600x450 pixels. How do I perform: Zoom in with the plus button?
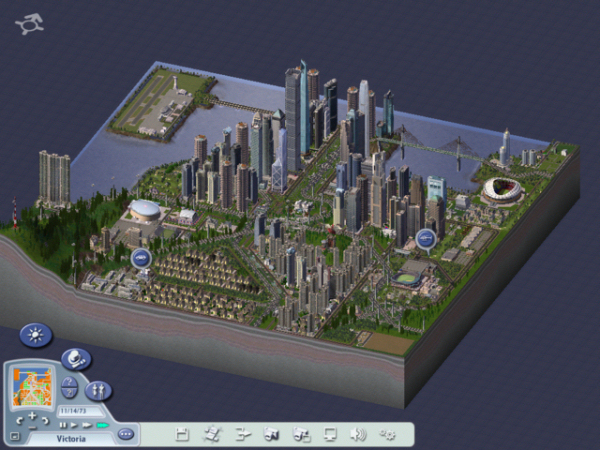32,415
